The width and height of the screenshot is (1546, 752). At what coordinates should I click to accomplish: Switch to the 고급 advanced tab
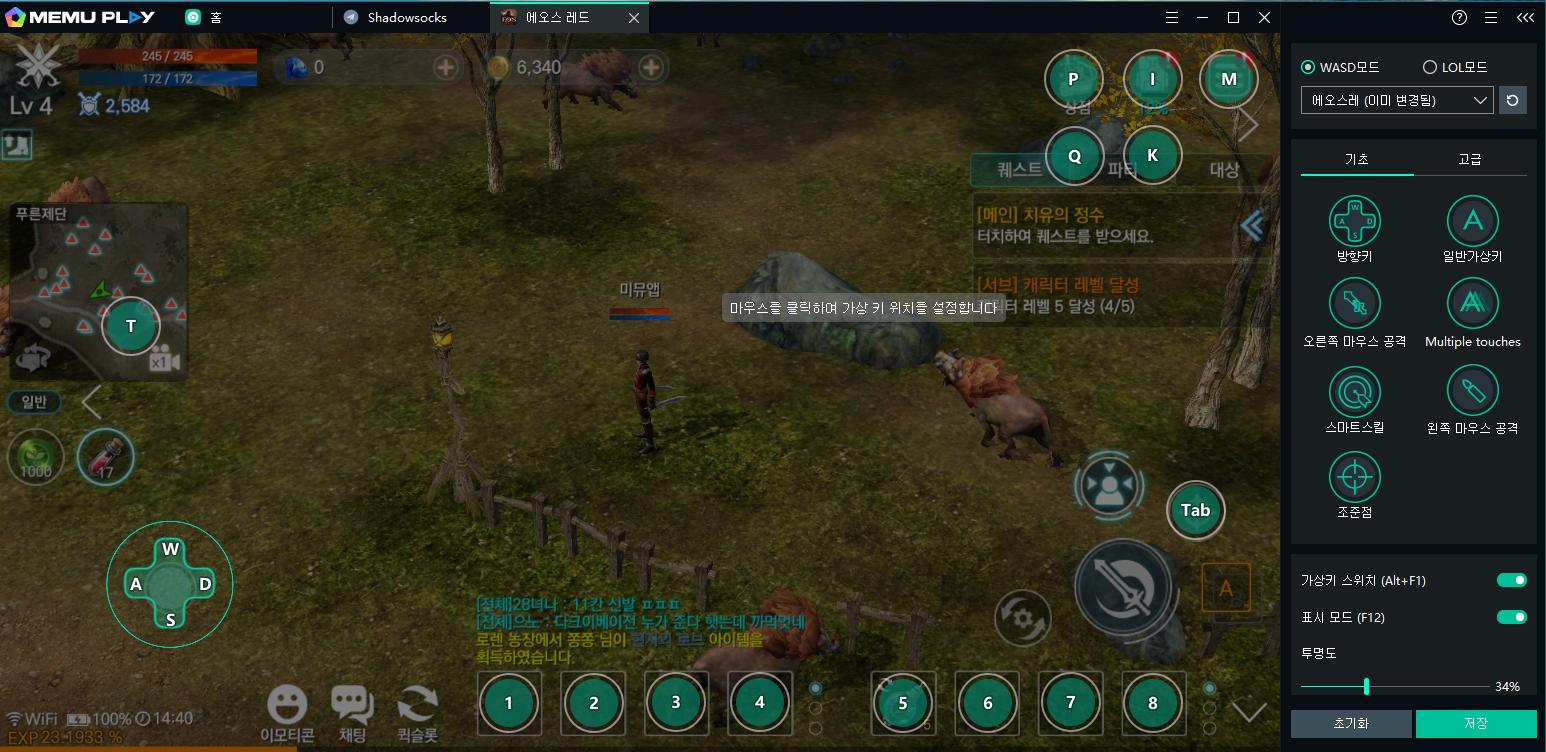tap(1469, 159)
